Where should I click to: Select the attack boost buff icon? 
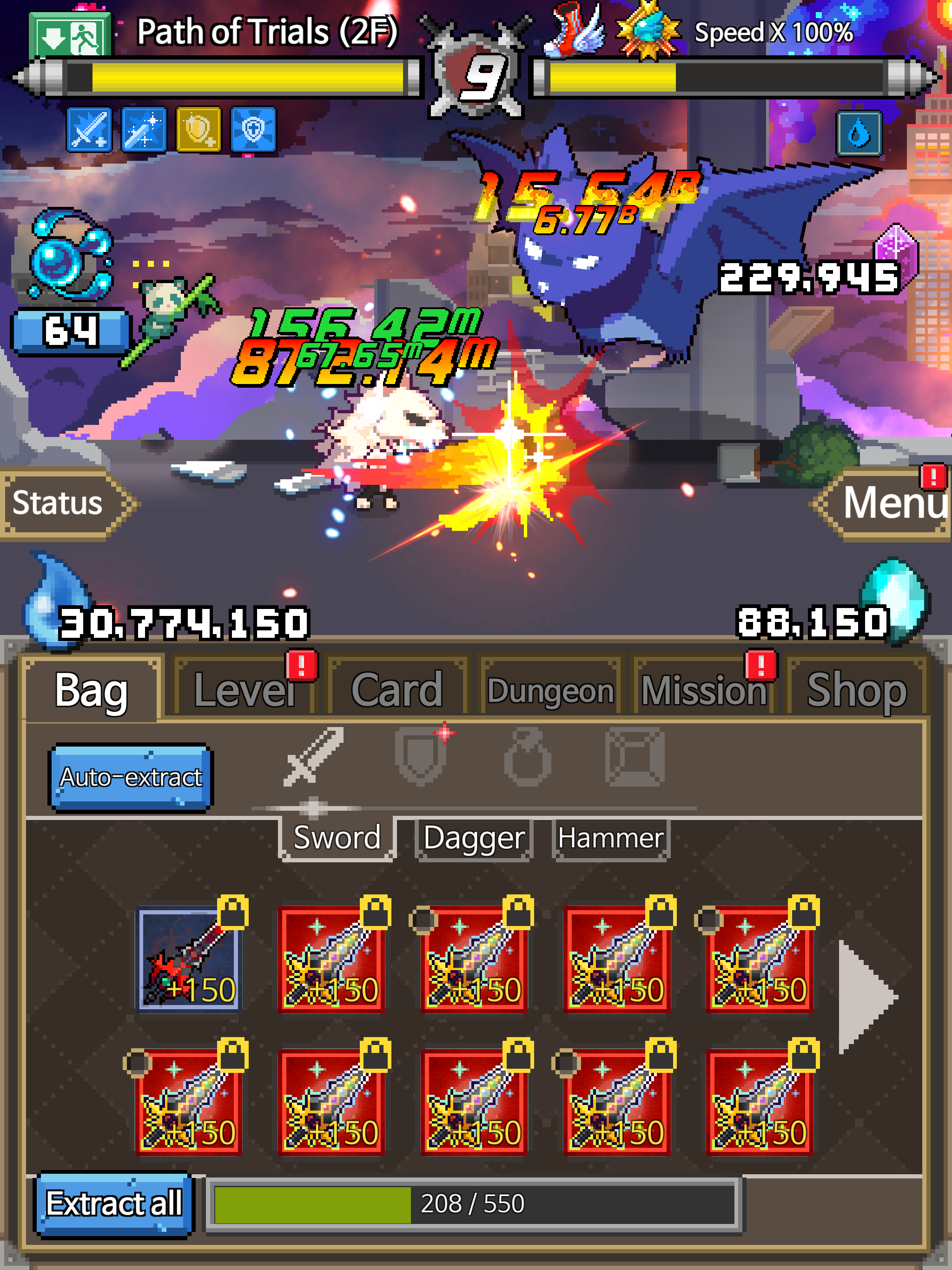click(x=89, y=129)
